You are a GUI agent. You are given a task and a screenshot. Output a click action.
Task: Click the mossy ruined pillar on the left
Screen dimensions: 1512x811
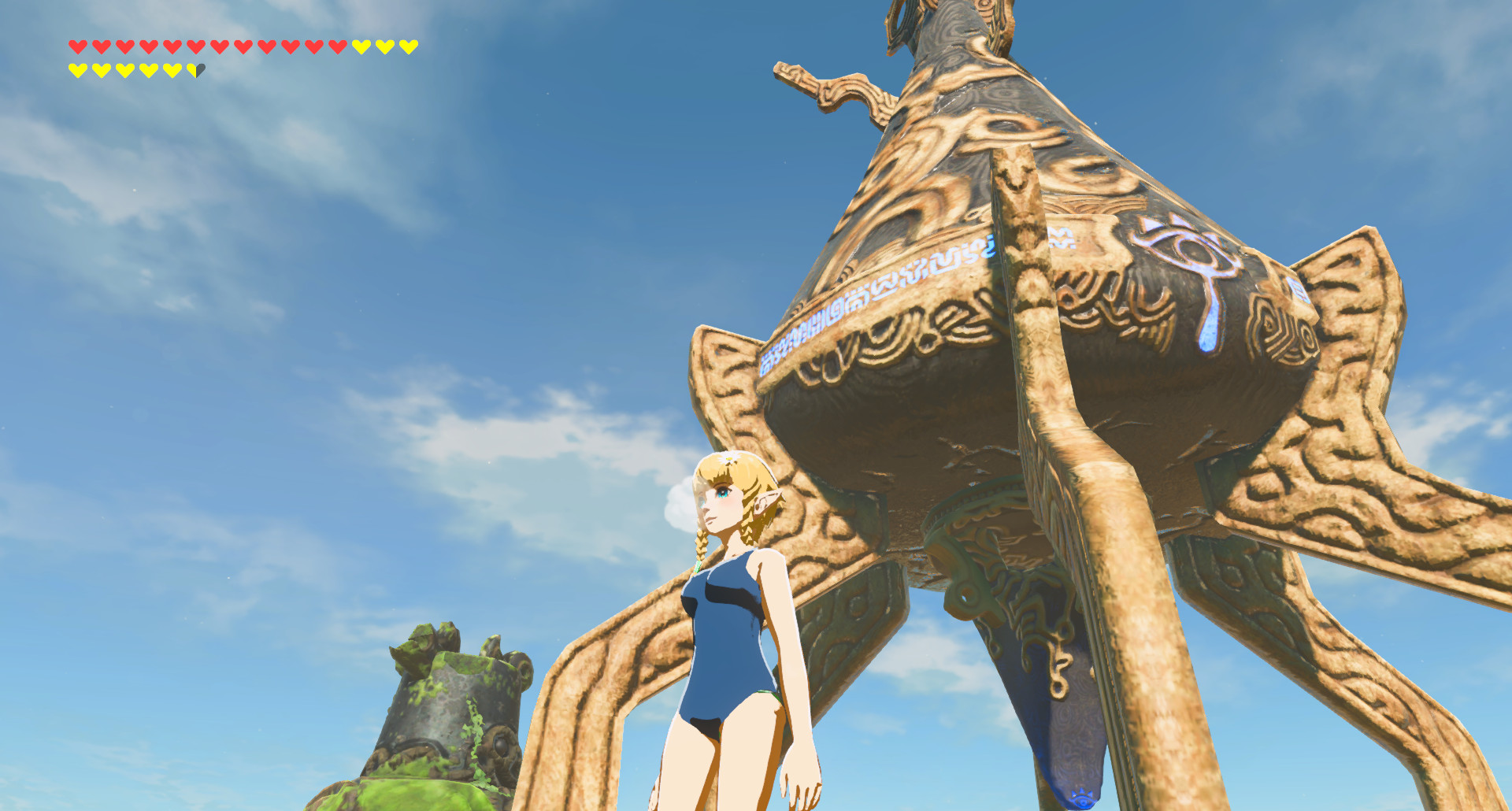click(441, 709)
